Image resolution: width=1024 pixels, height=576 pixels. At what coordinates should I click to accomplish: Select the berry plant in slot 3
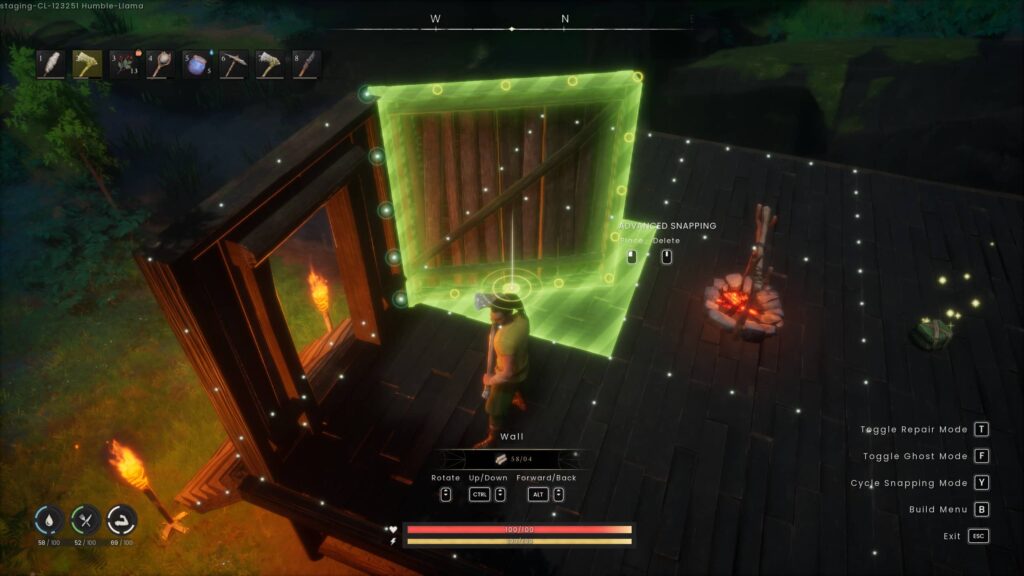pyautogui.click(x=124, y=64)
